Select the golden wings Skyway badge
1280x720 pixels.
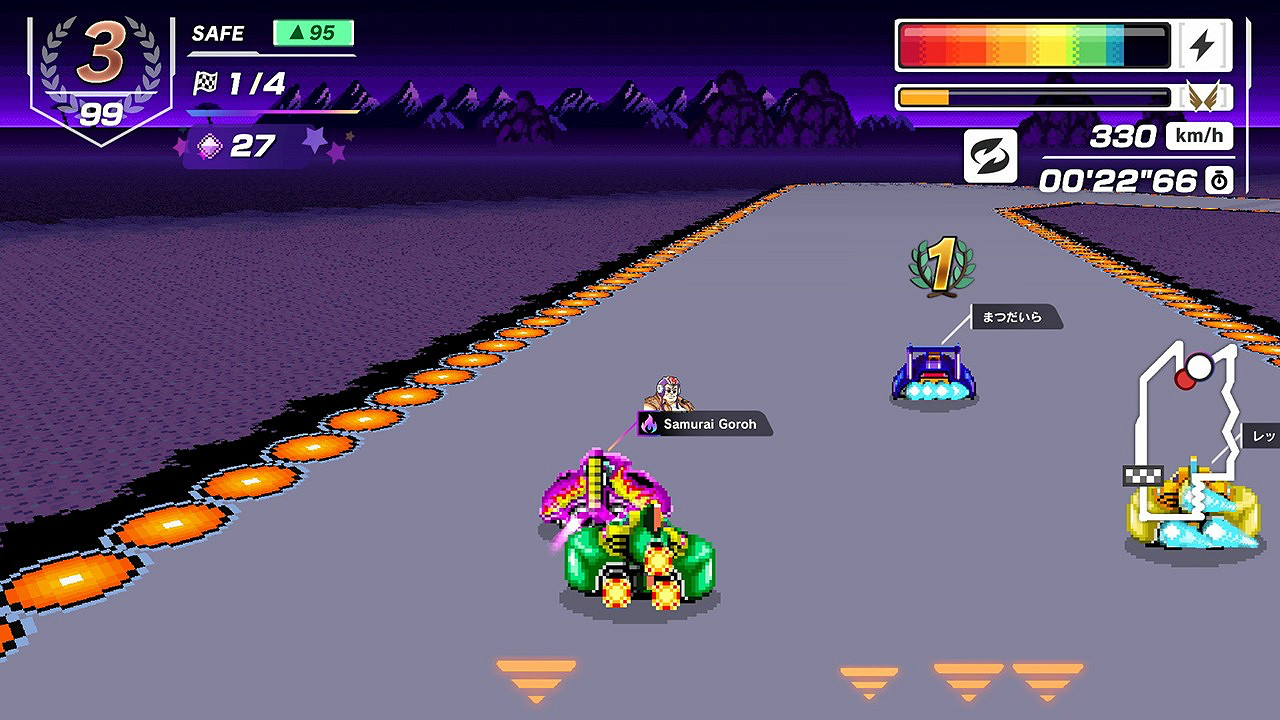click(x=1205, y=96)
